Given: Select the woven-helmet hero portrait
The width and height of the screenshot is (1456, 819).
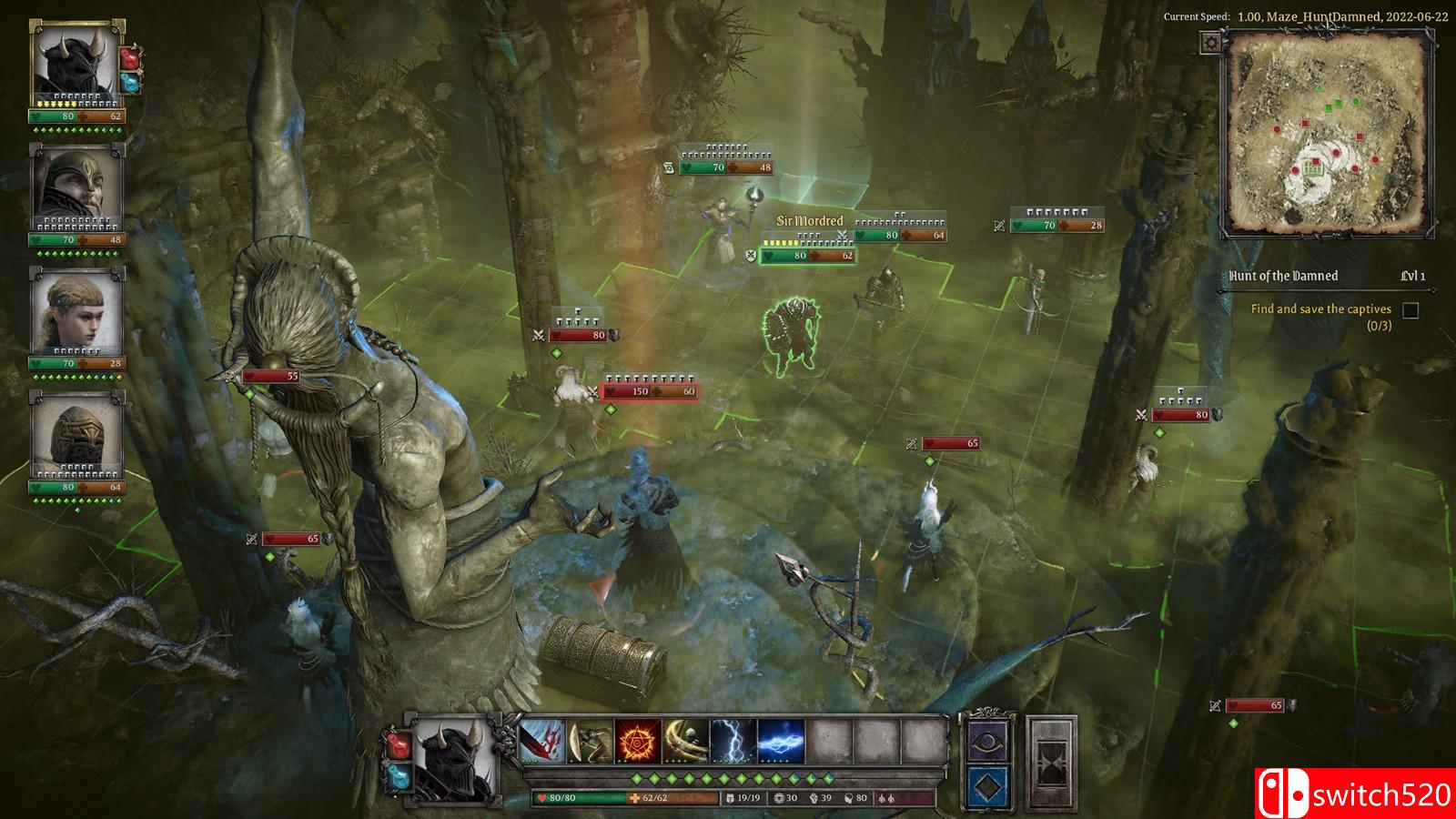Looking at the screenshot, I should (x=76, y=433).
